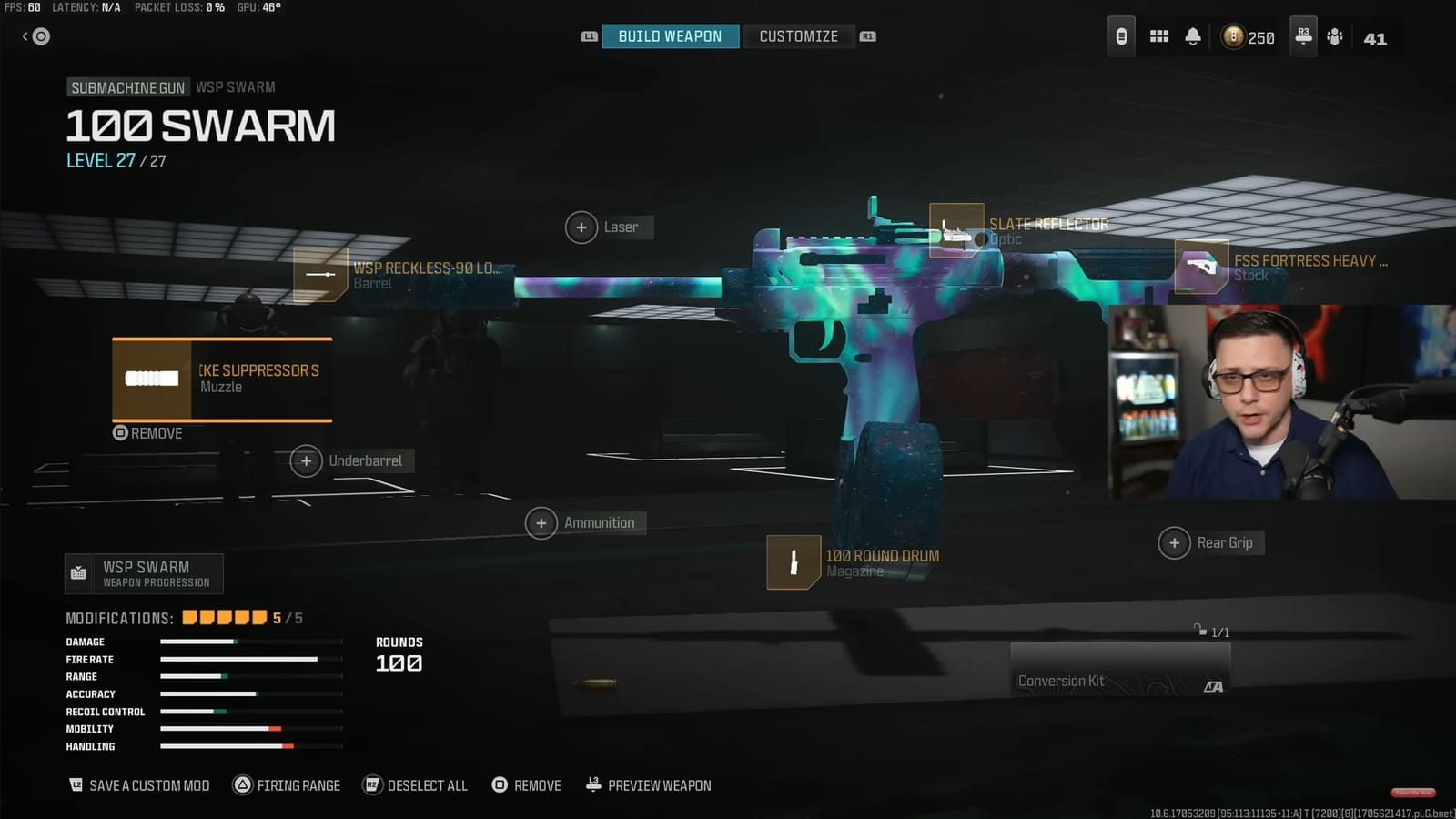Screen dimensions: 1456x819
Task: Add a Laser attachment
Action: pos(582,227)
